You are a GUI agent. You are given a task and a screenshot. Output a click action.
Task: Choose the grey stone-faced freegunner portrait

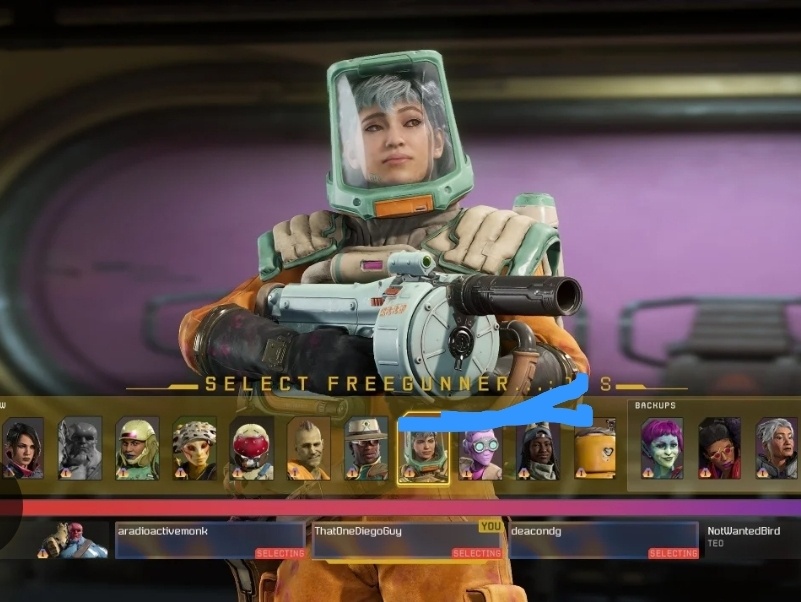pyautogui.click(x=80, y=448)
